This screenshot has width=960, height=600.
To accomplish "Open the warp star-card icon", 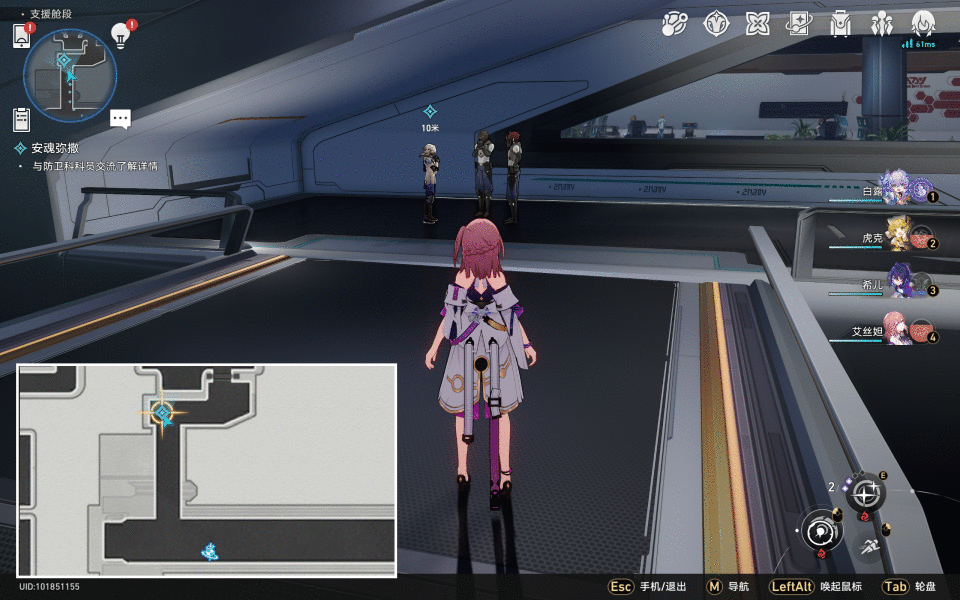I will pyautogui.click(x=798, y=23).
